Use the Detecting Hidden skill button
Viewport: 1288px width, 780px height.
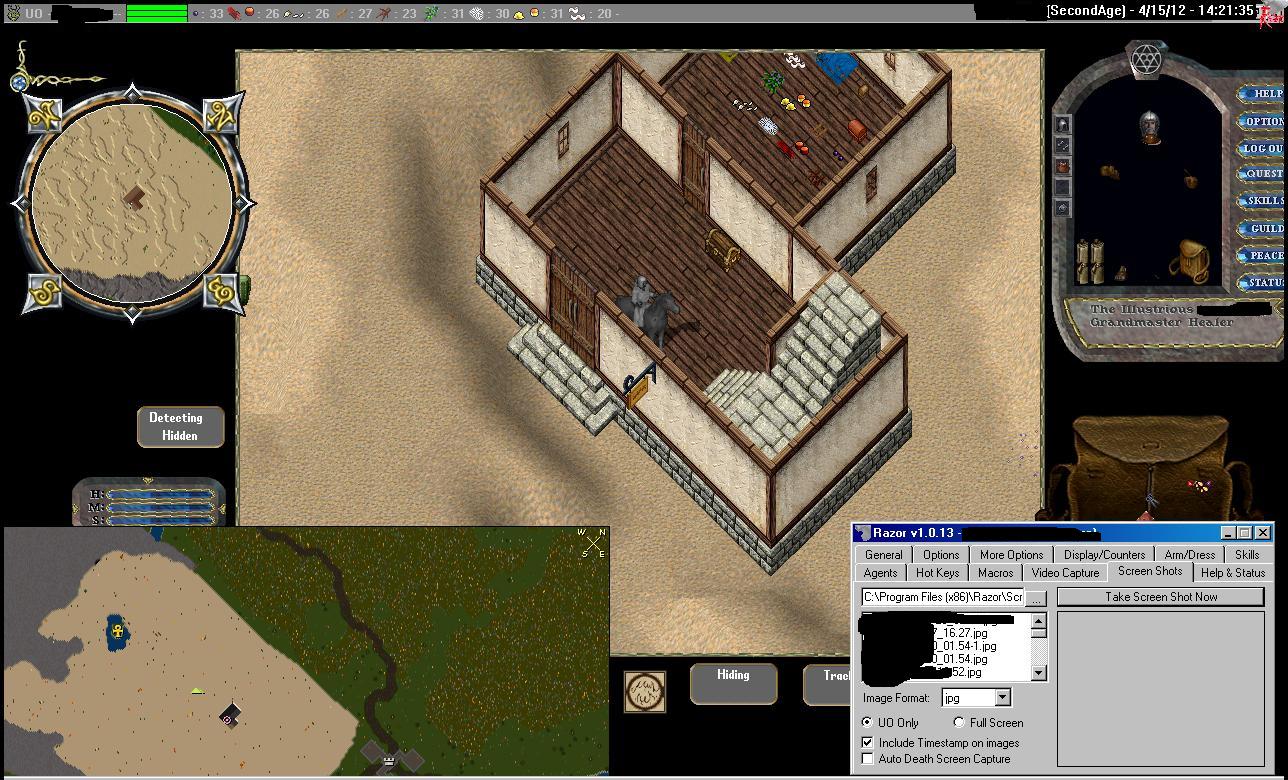[180, 427]
